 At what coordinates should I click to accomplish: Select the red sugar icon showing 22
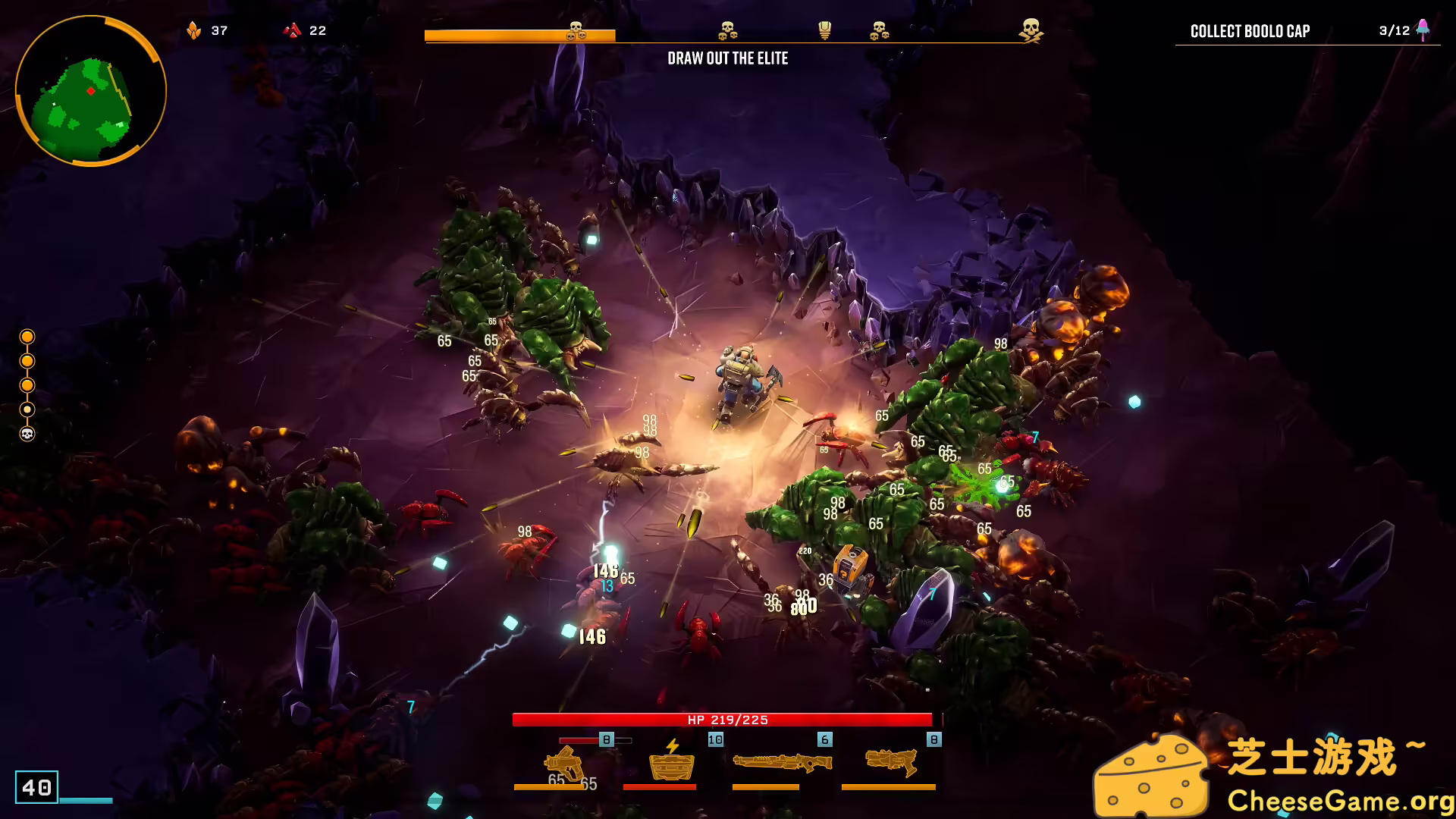pos(292,30)
